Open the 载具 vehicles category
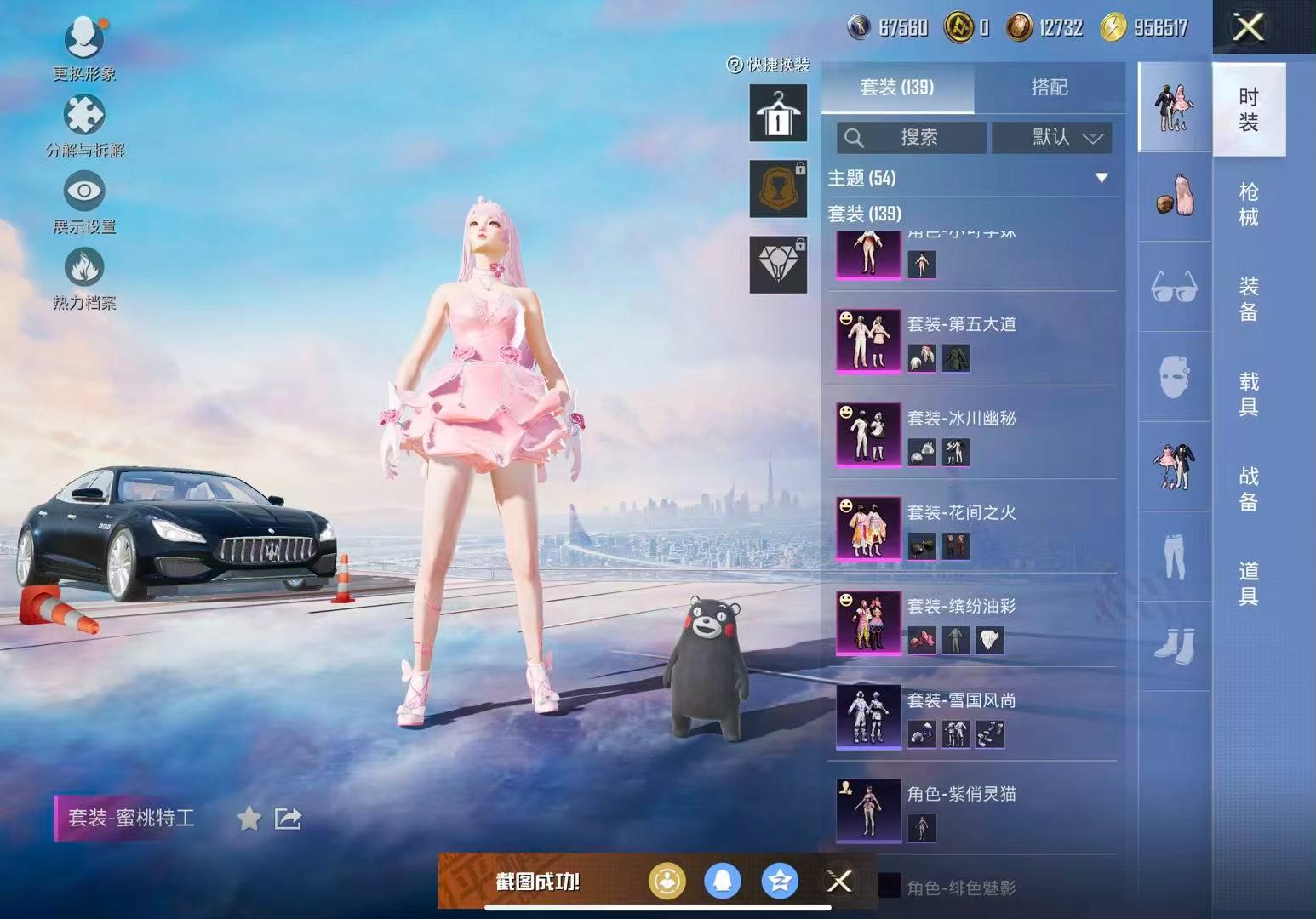The image size is (1316, 919). point(1248,394)
